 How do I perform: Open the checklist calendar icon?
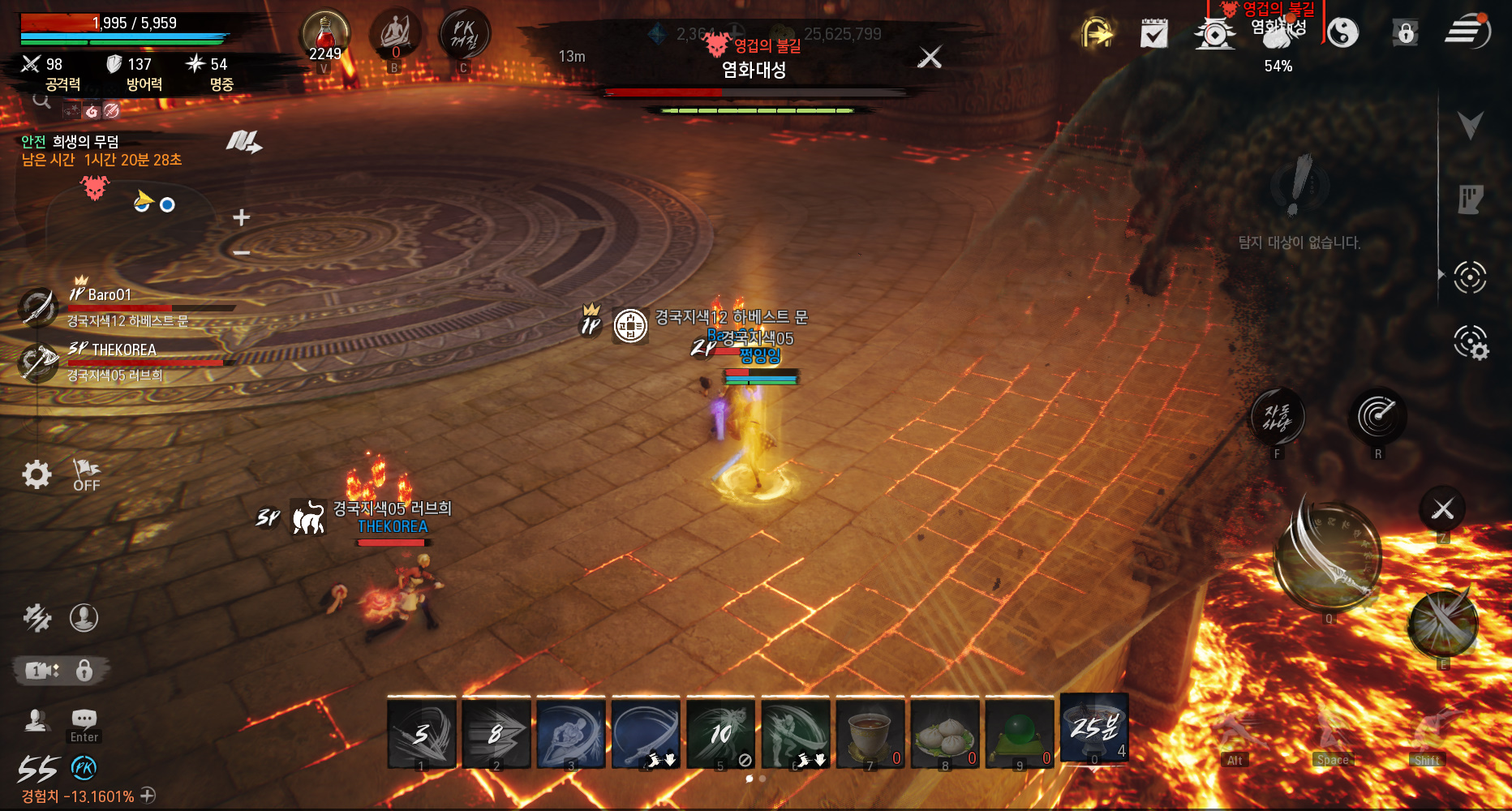[1153, 34]
